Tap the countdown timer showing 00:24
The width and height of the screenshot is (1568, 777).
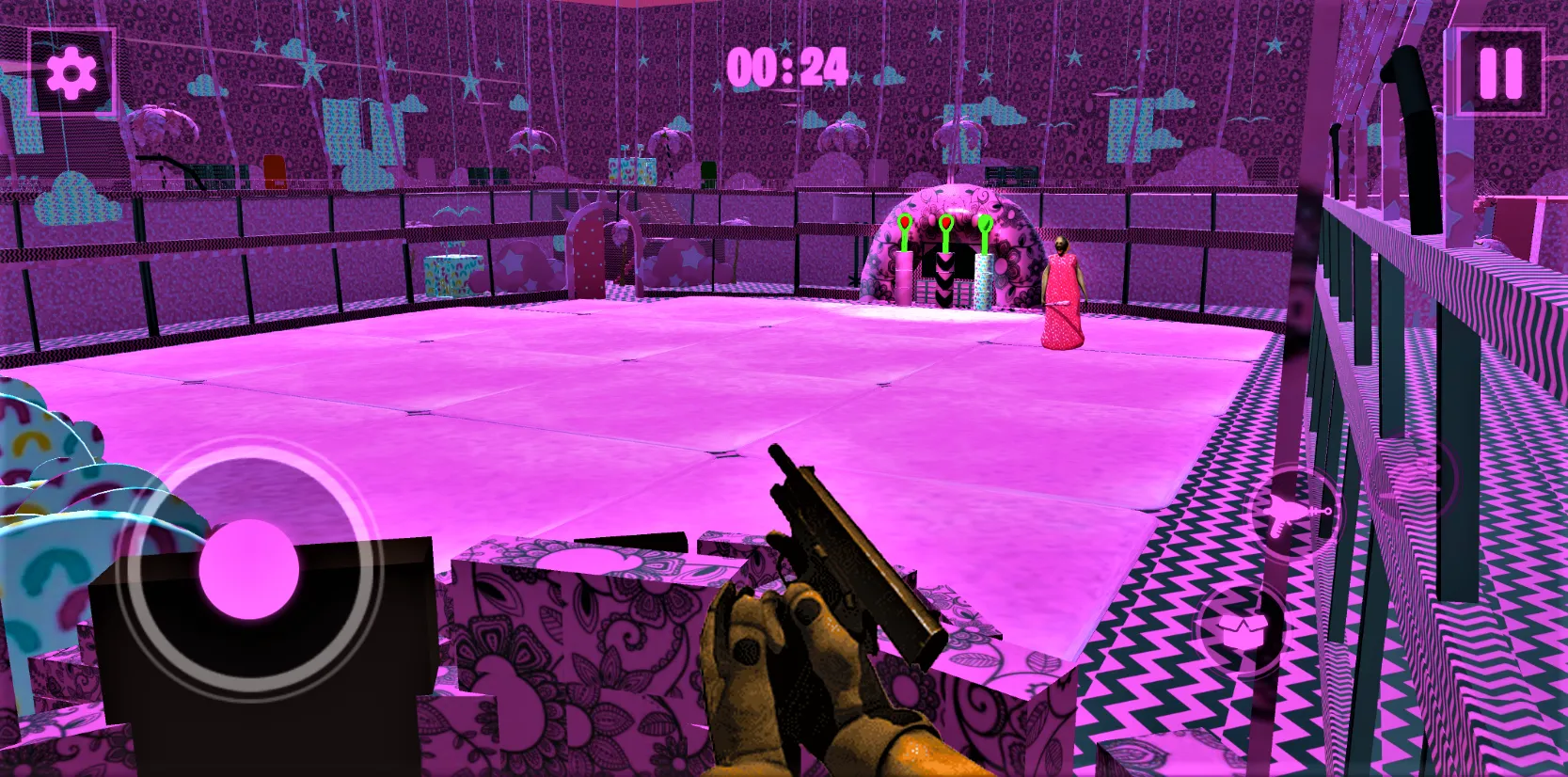coord(788,64)
